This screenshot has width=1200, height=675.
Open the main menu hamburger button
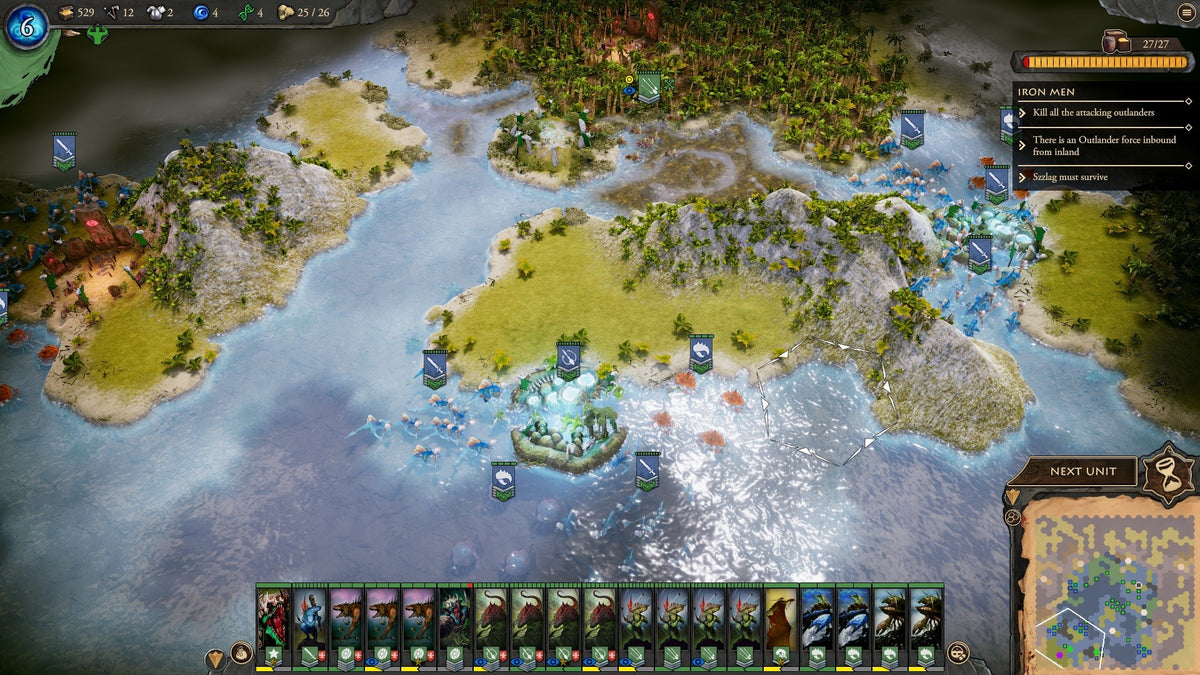(x=1184, y=12)
